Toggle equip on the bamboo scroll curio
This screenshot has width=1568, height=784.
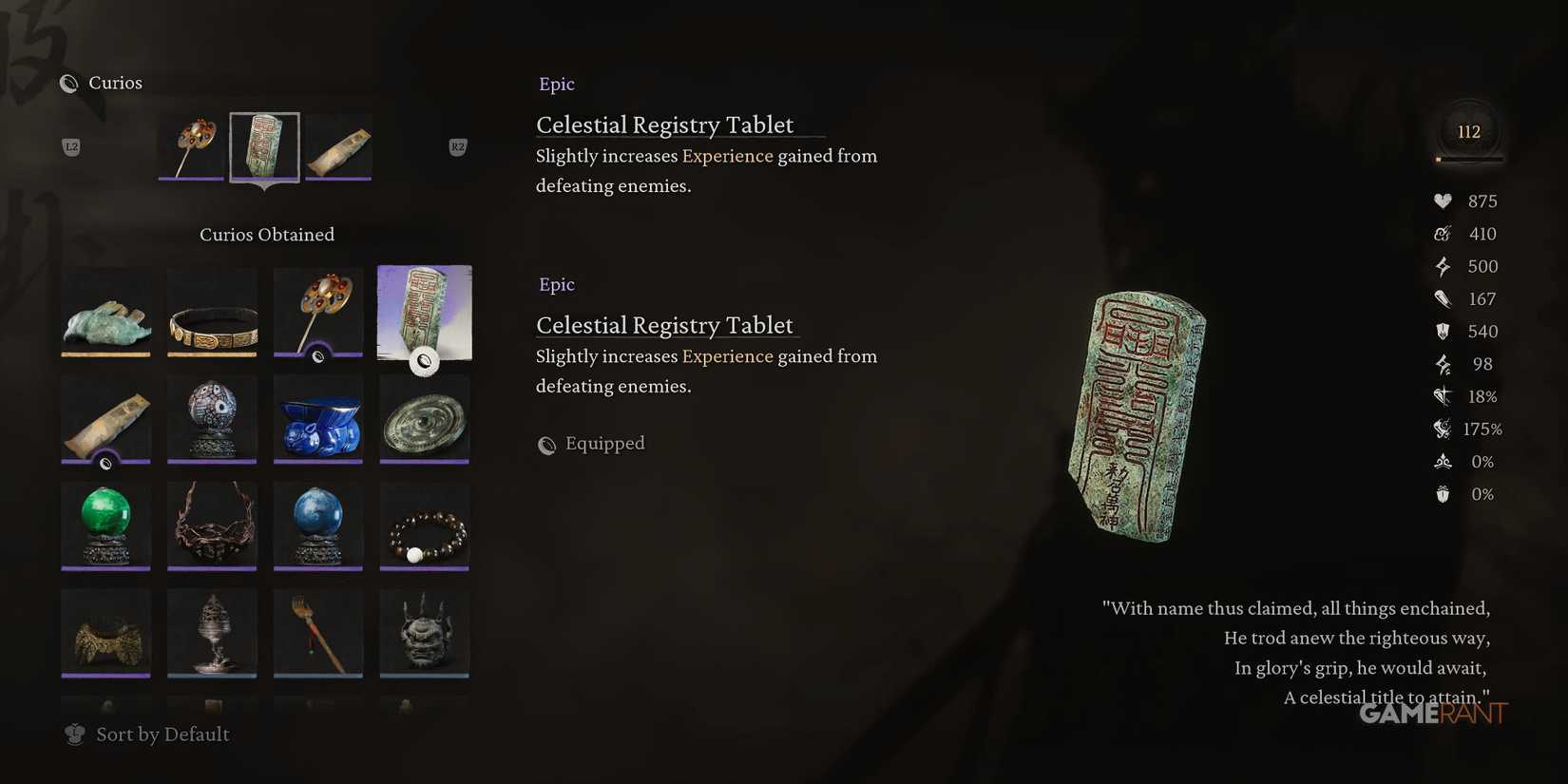tap(105, 419)
